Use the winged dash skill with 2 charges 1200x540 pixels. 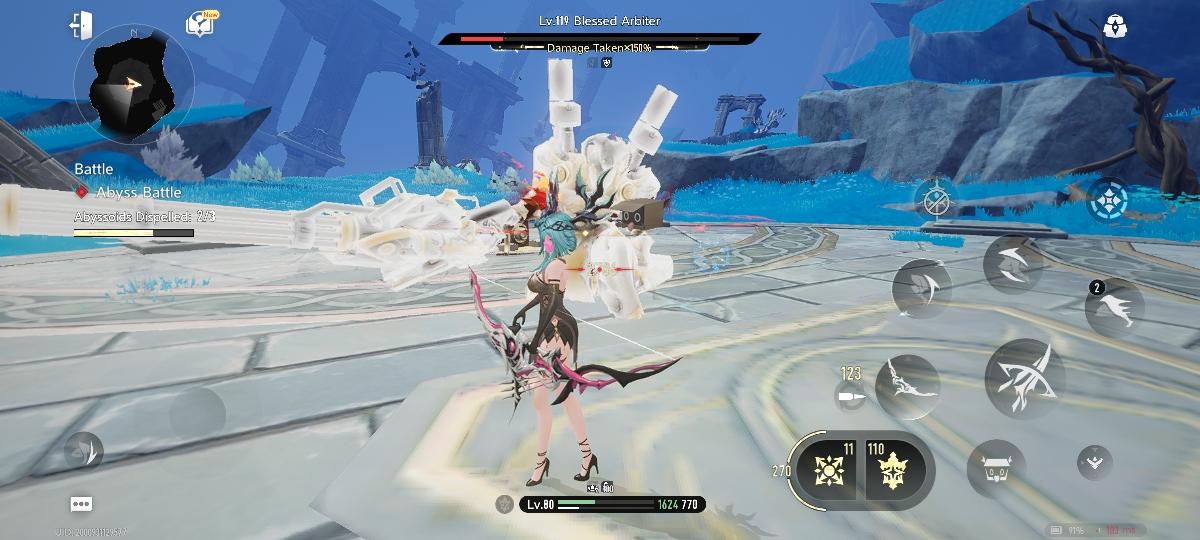1115,308
